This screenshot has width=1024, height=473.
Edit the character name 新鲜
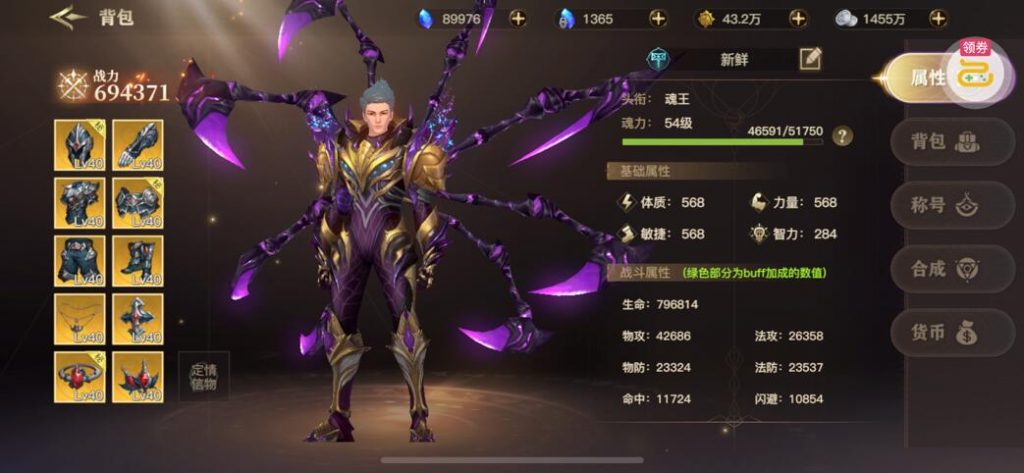[810, 59]
